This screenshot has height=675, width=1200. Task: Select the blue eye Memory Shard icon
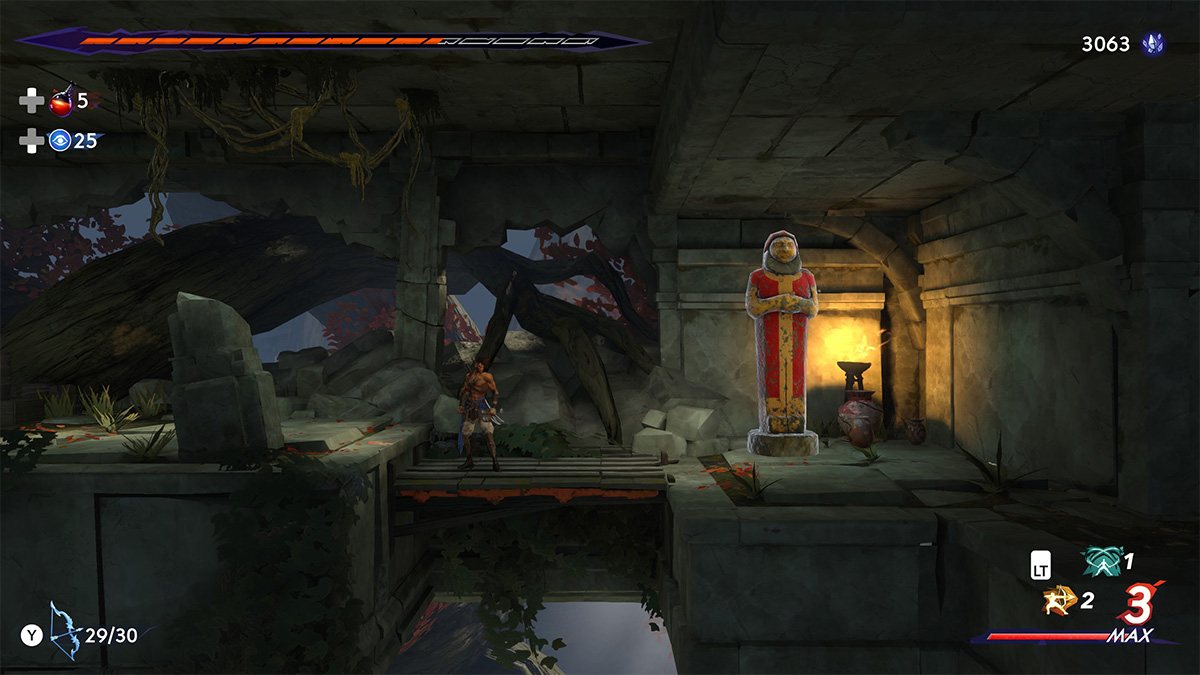click(x=61, y=141)
